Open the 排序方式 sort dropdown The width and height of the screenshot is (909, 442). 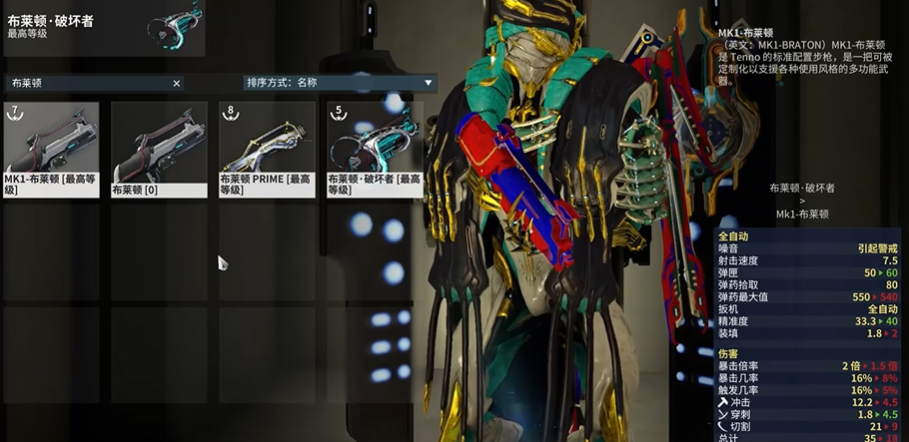pyautogui.click(x=340, y=83)
